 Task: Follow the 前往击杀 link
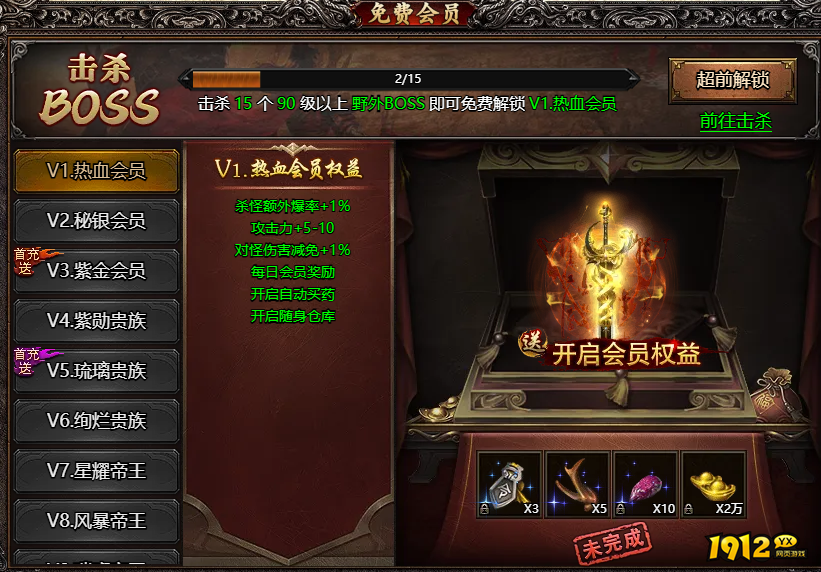735,121
